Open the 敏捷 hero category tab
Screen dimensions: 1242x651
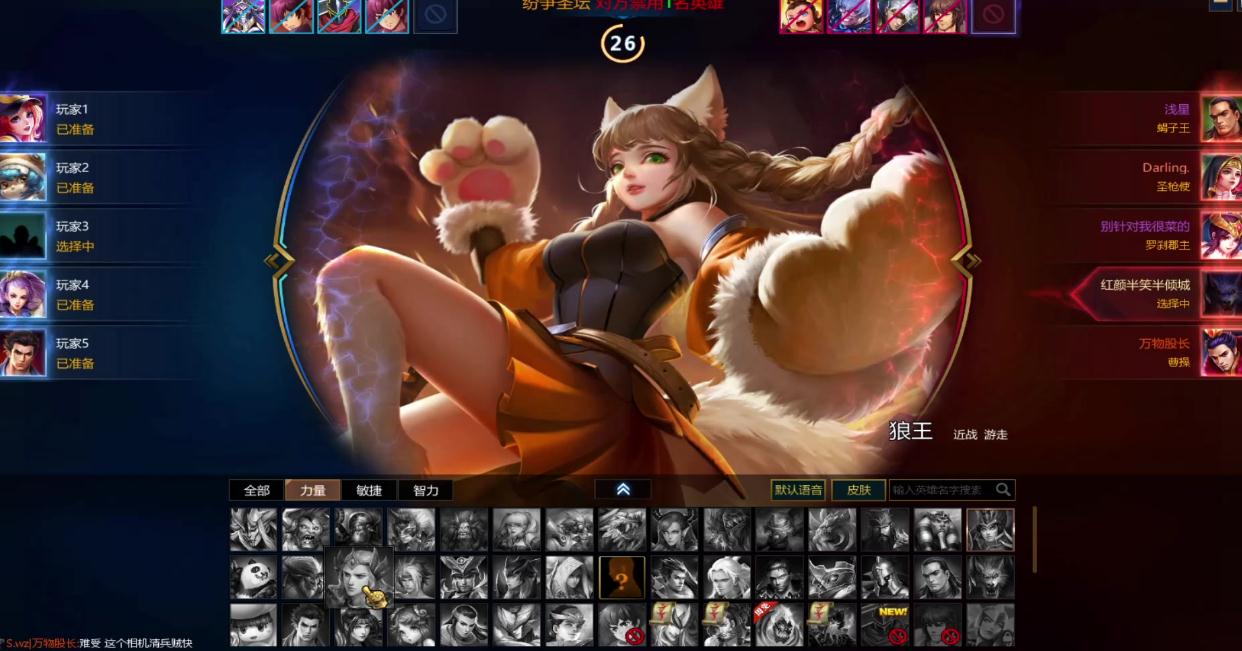pyautogui.click(x=369, y=490)
